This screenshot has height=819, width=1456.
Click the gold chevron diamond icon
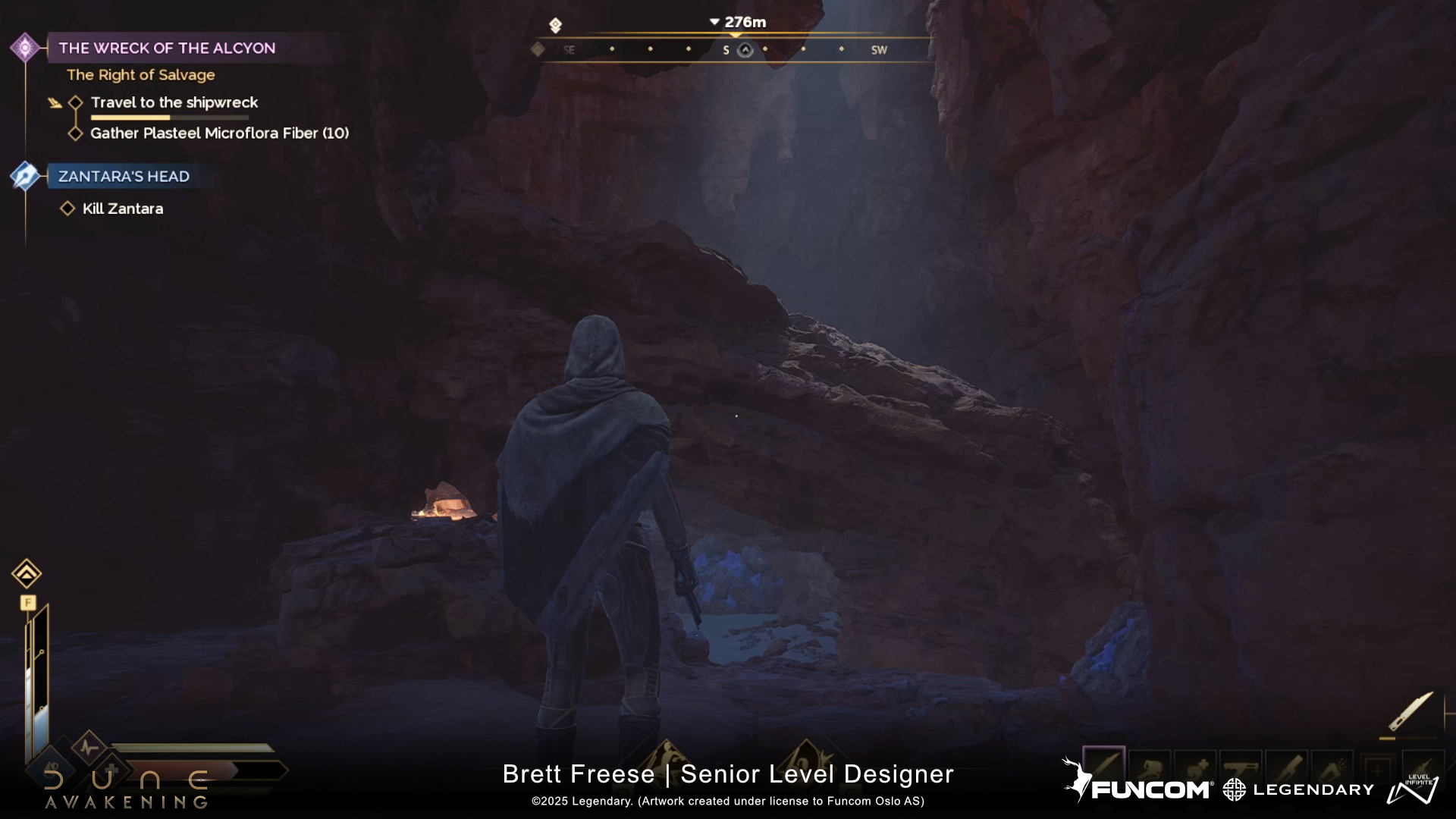(x=27, y=574)
